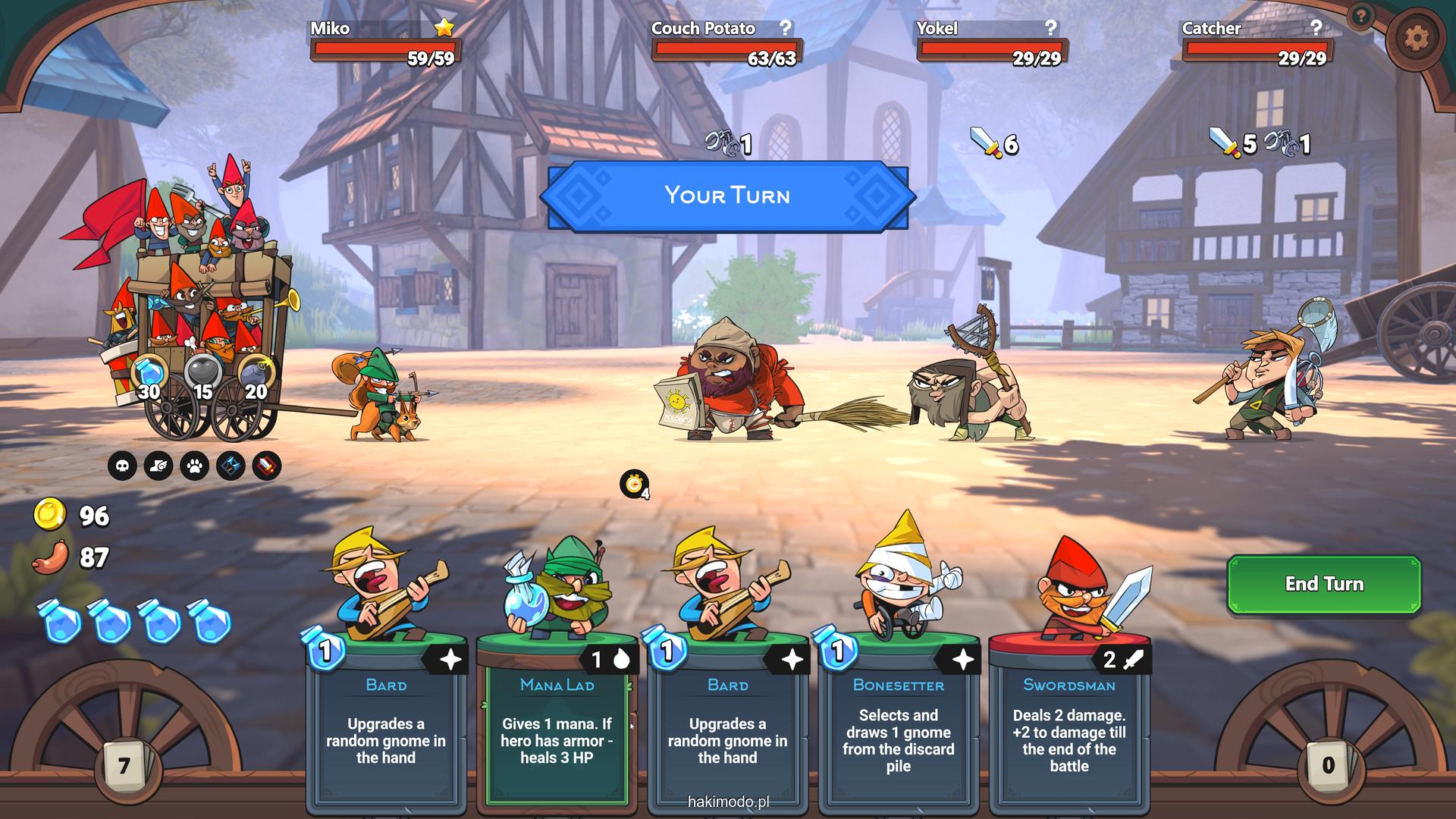This screenshot has width=1456, height=819.
Task: Inspect the blue hourglass status icon
Action: pos(231,466)
